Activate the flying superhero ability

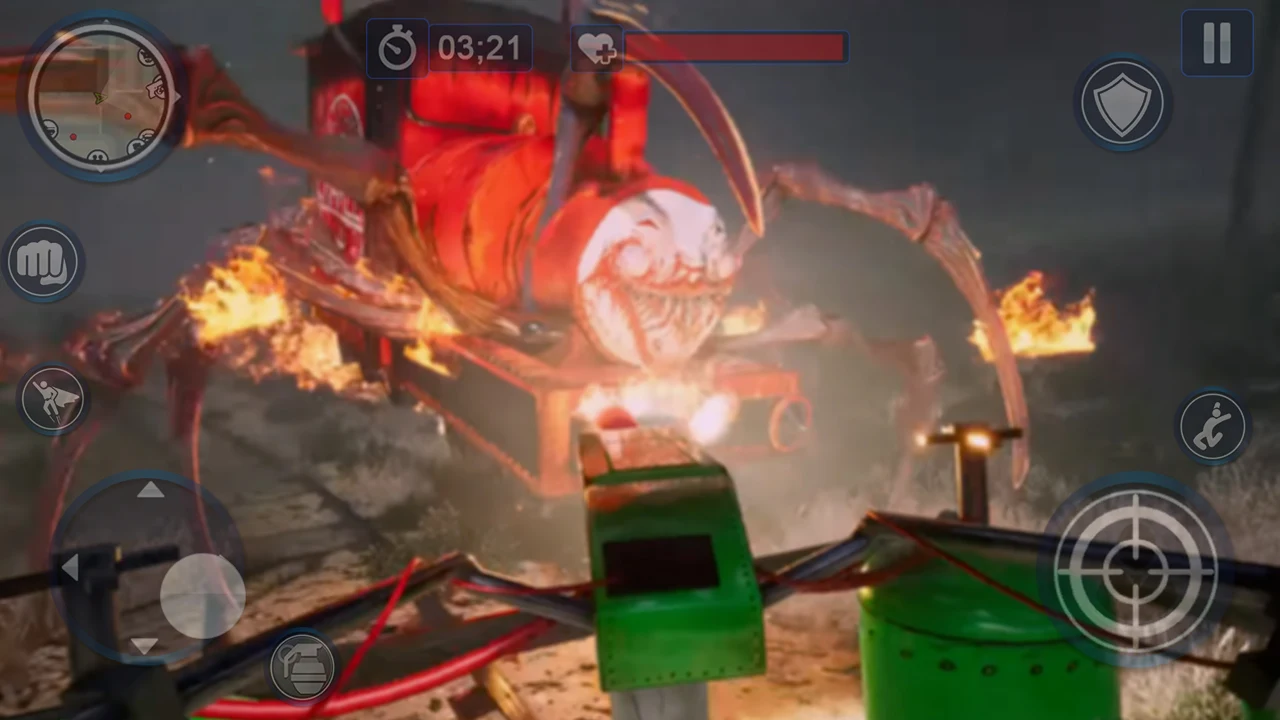[x=54, y=398]
